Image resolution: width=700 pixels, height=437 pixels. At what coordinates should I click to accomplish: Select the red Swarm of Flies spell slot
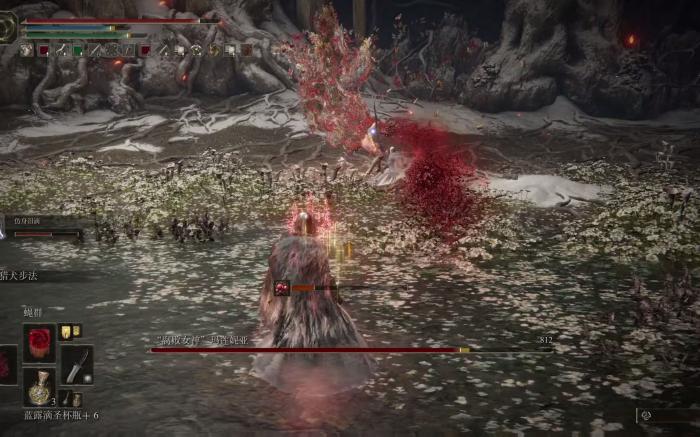pyautogui.click(x=40, y=342)
